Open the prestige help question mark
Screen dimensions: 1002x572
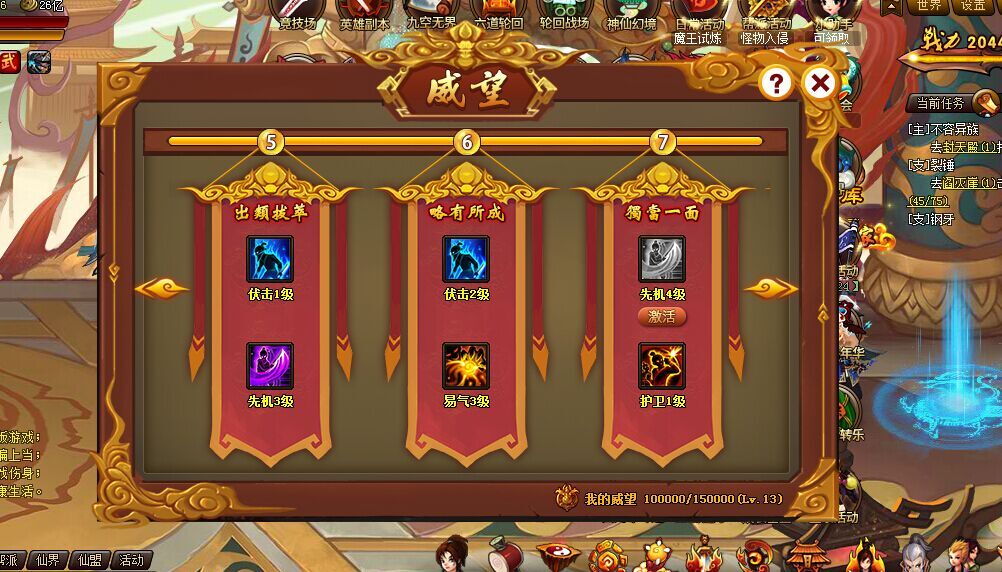pyautogui.click(x=777, y=83)
